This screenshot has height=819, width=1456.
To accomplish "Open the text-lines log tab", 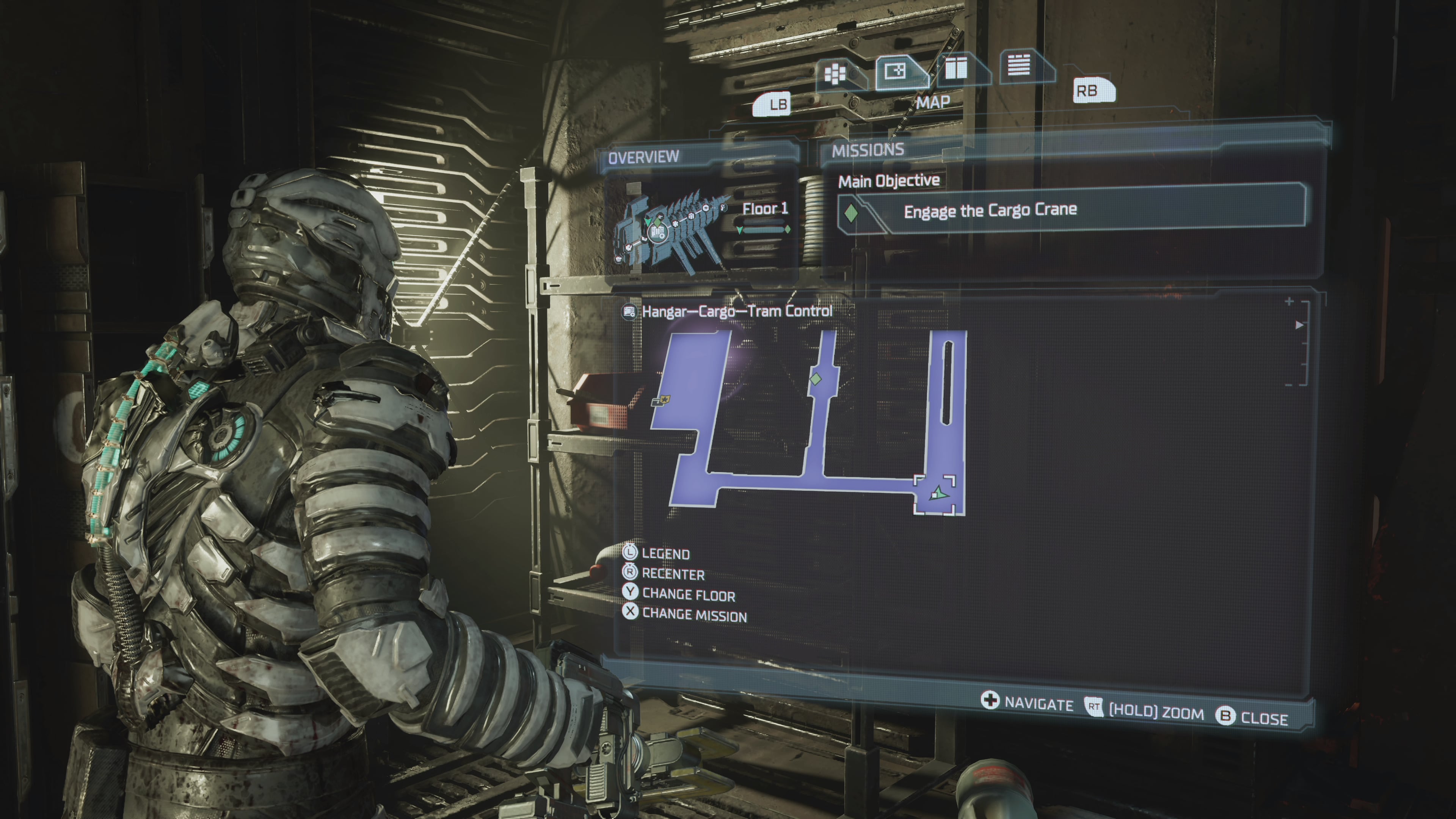I will 1018,65.
